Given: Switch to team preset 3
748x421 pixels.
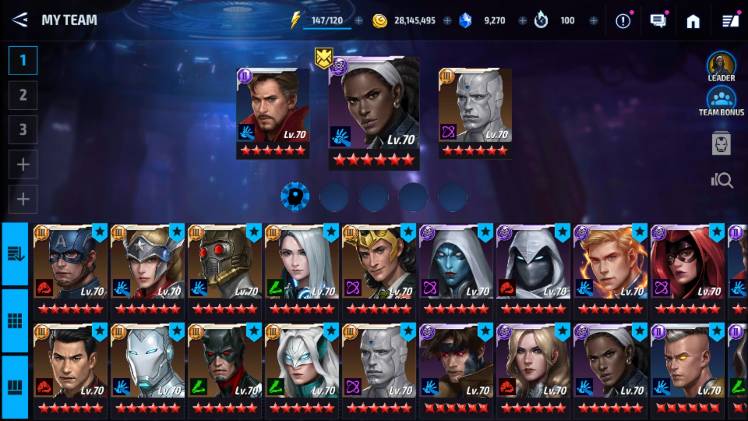Looking at the screenshot, I should [x=22, y=129].
